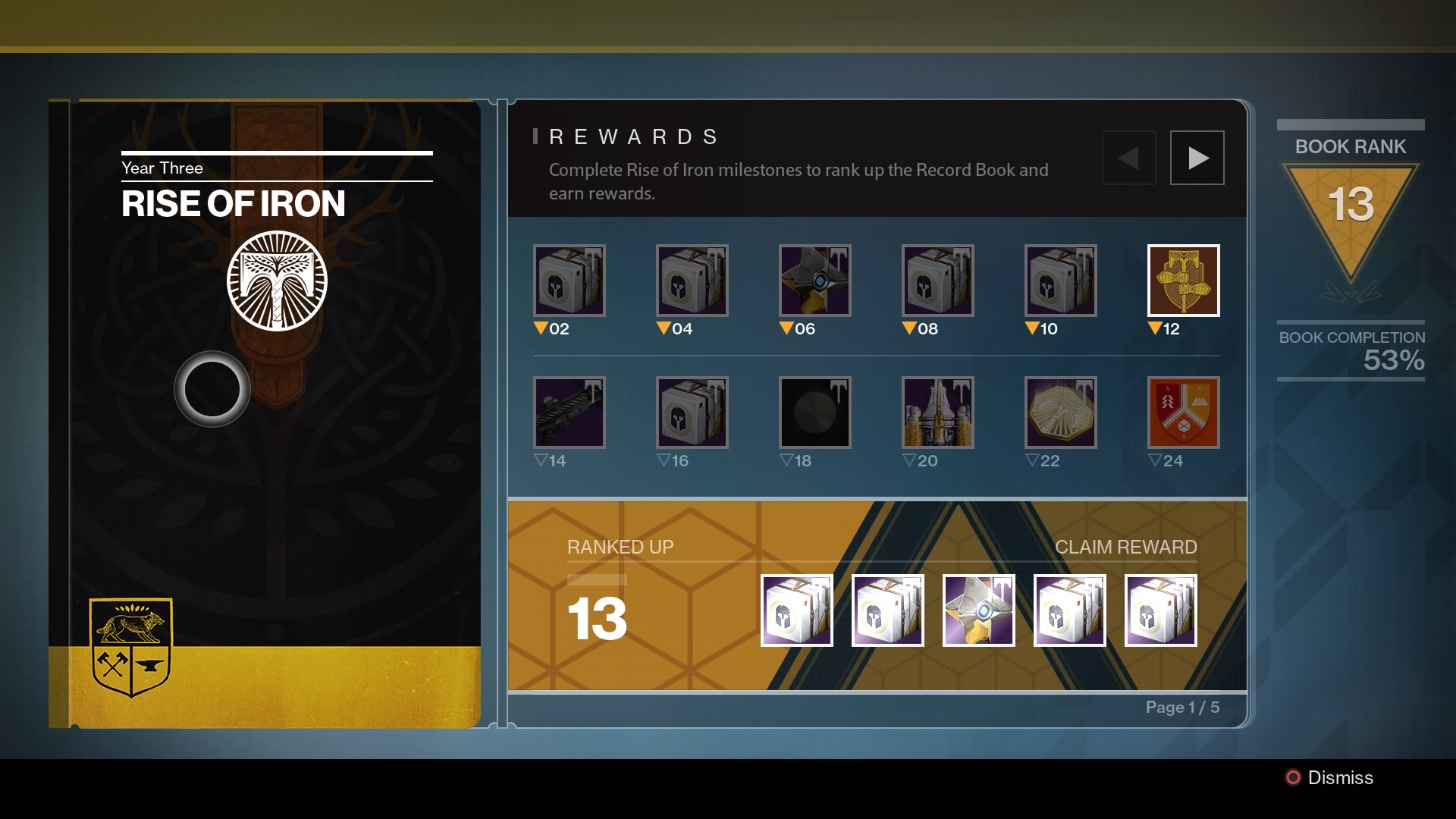The width and height of the screenshot is (1456, 819).
Task: Select the rifle reward at rank 14
Action: [x=570, y=412]
